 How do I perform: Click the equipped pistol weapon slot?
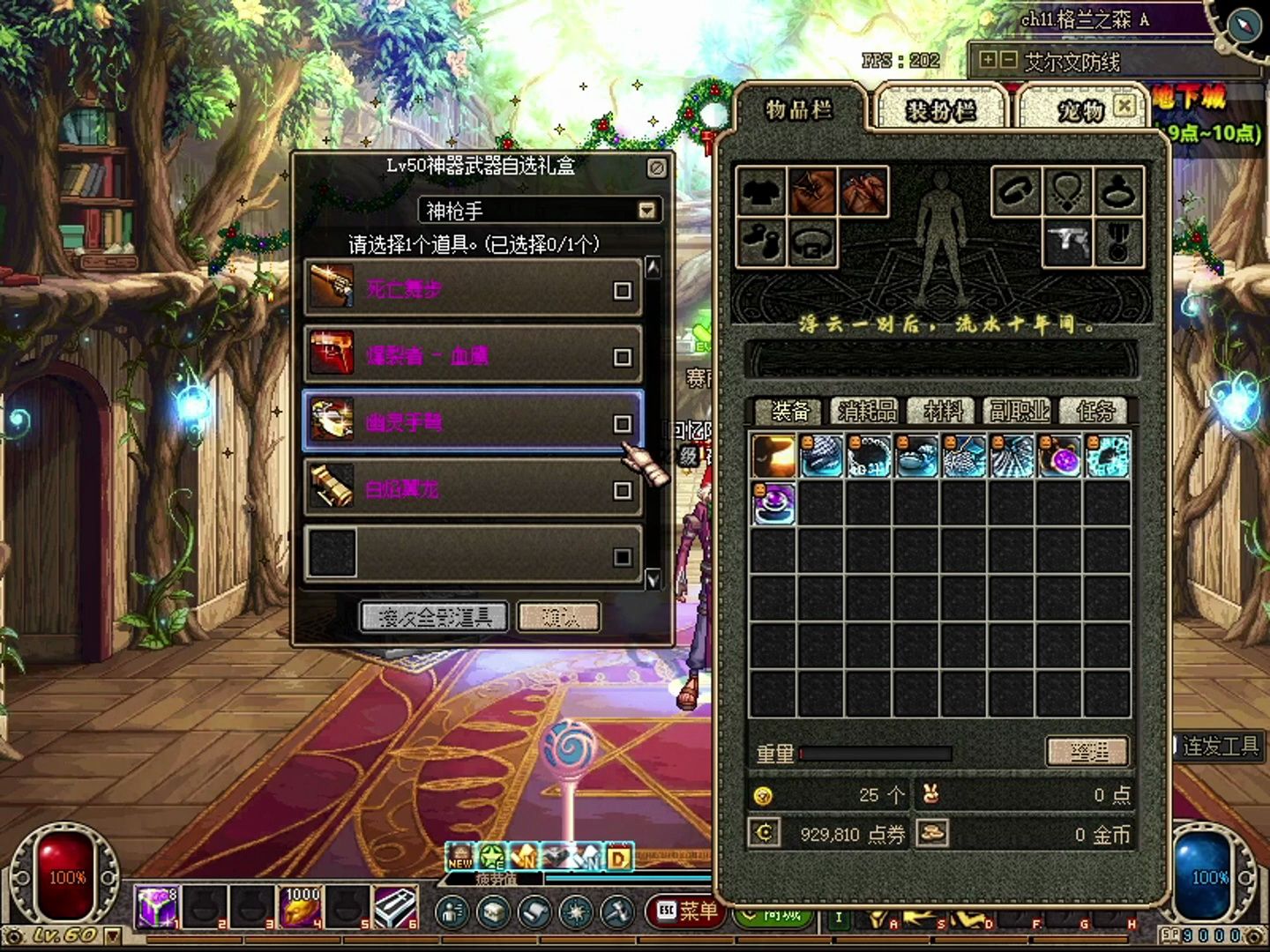[1068, 242]
